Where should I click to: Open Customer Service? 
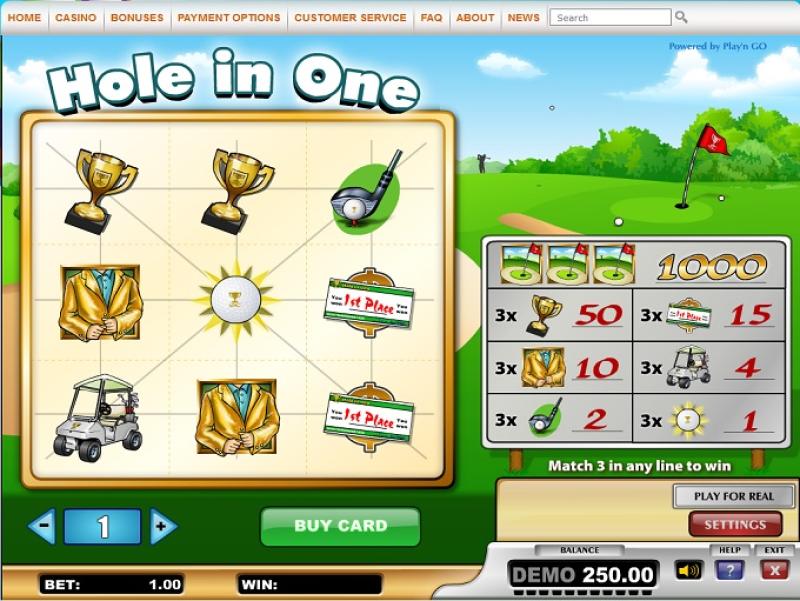(350, 17)
